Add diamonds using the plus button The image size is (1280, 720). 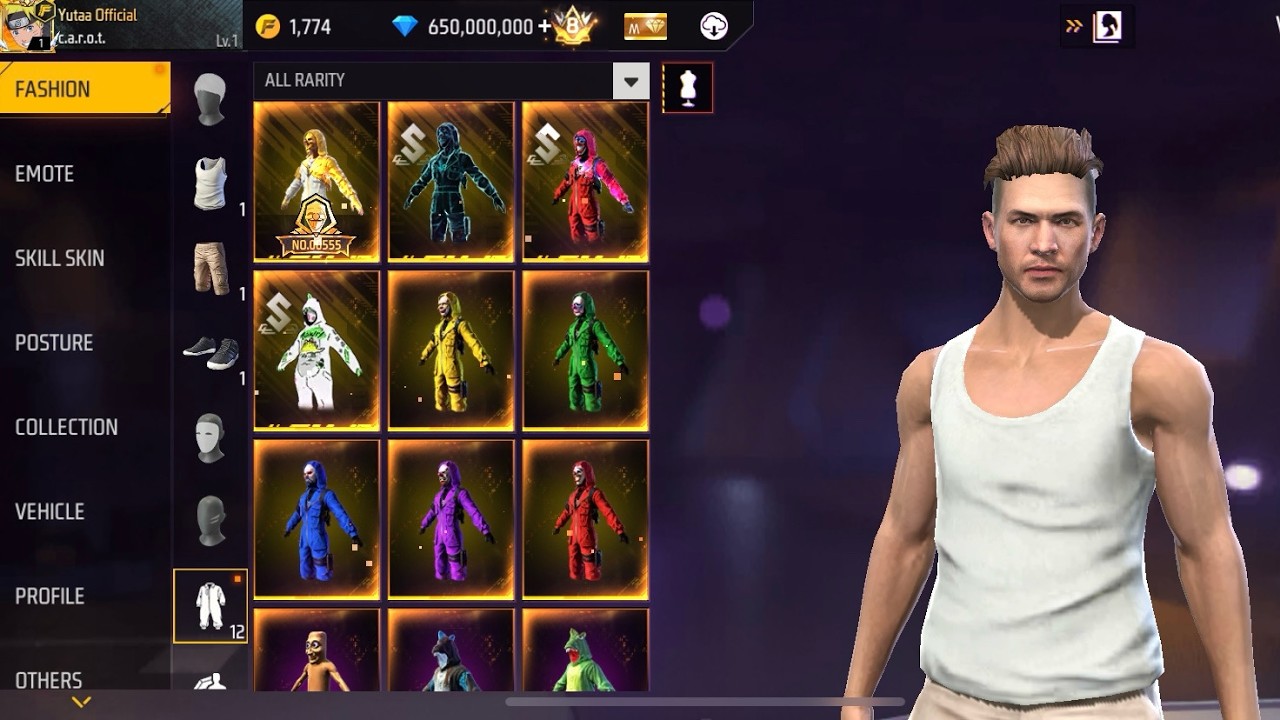545,27
